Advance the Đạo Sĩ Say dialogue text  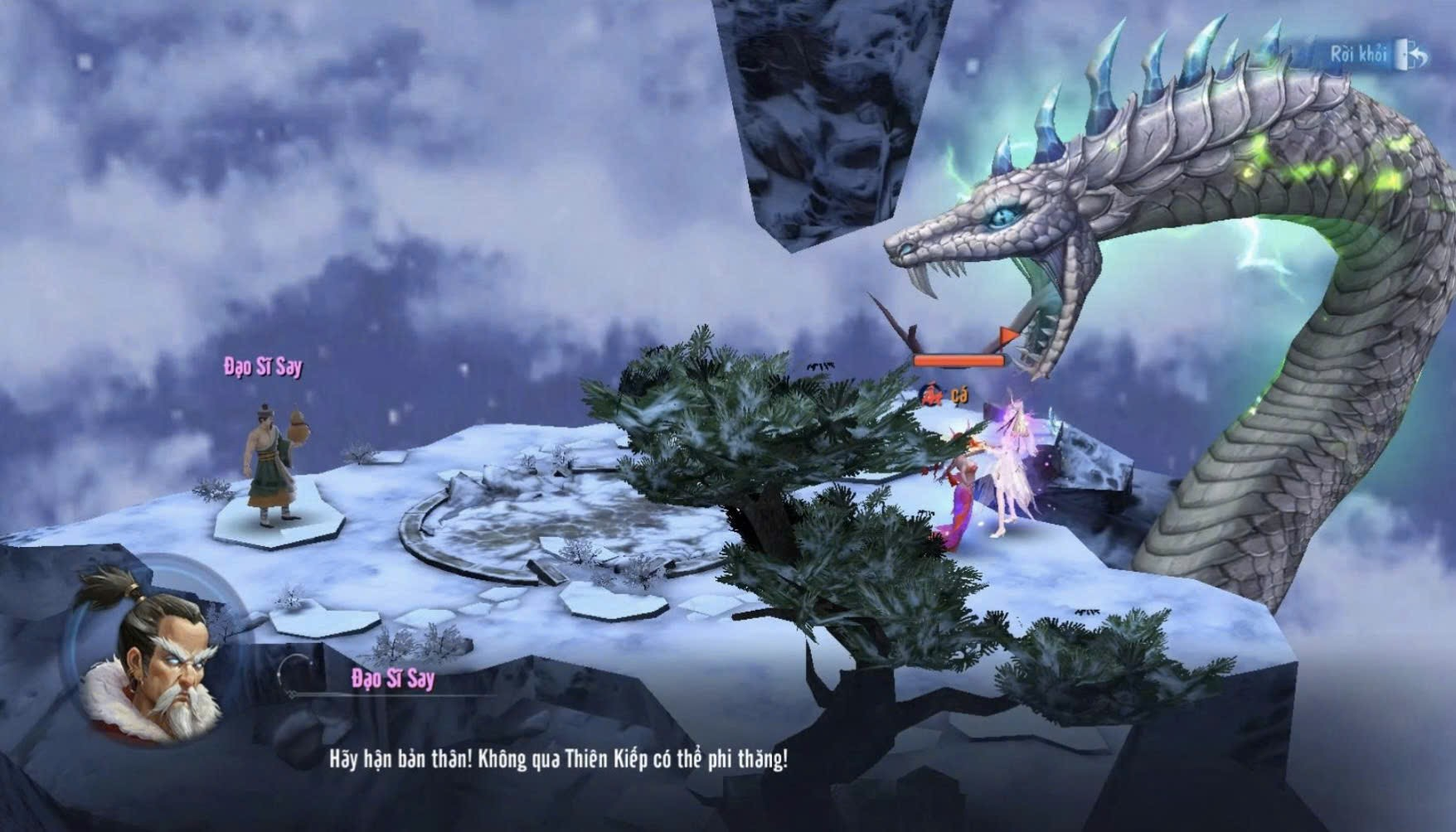(x=557, y=760)
